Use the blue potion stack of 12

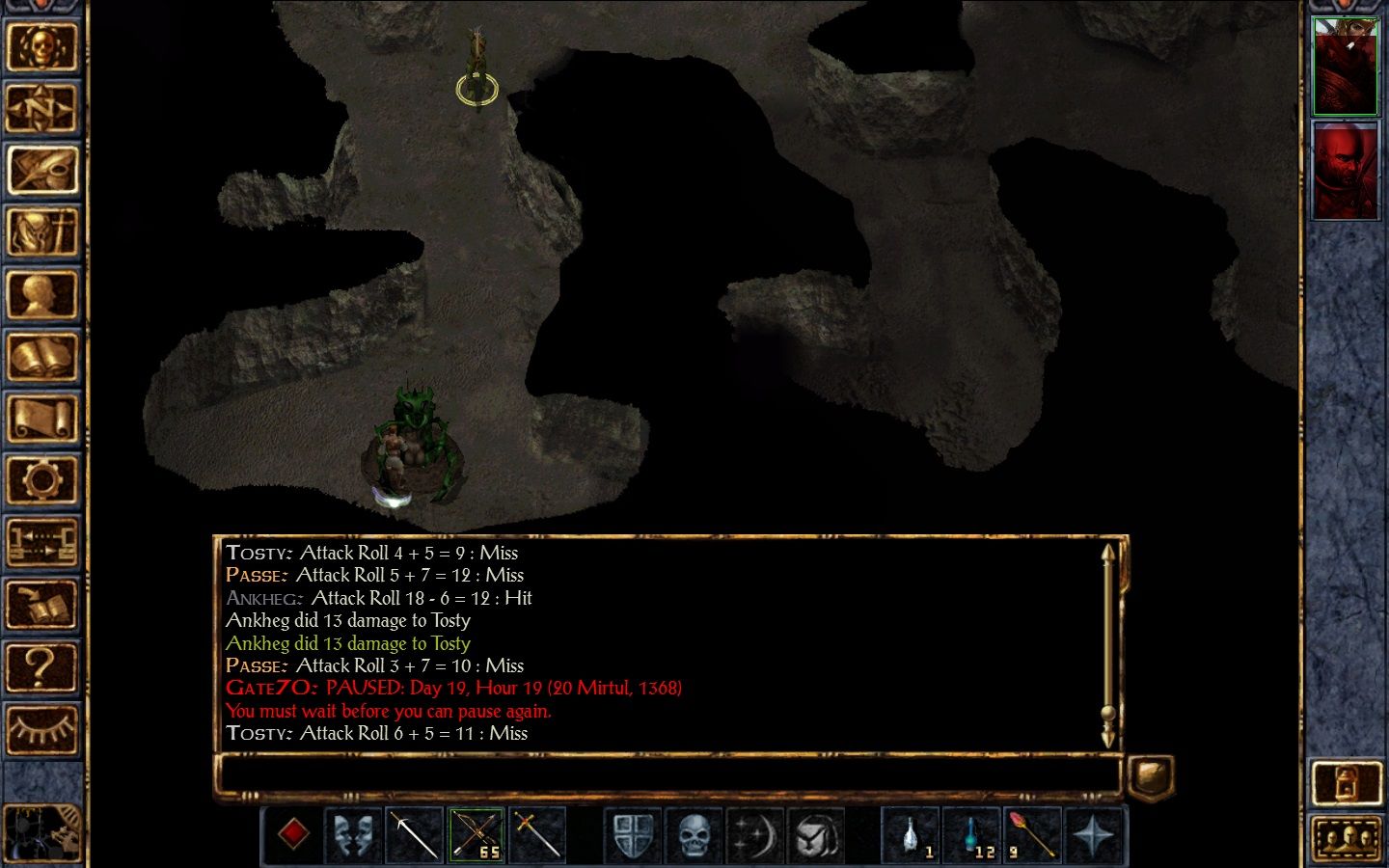click(971, 834)
